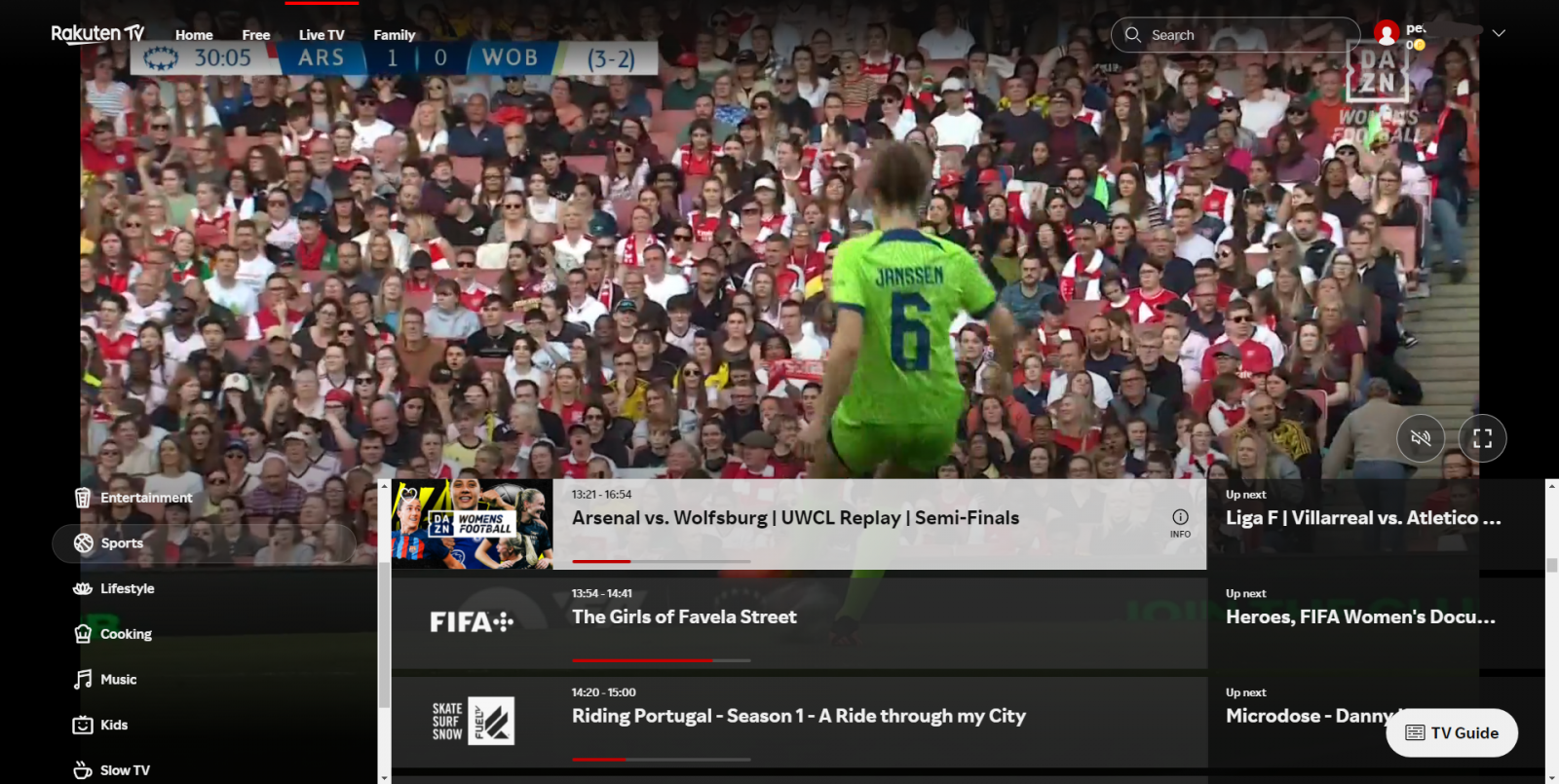Viewport: 1559px width, 784px height.
Task: Unmute the live stream audio
Action: pyautogui.click(x=1421, y=438)
